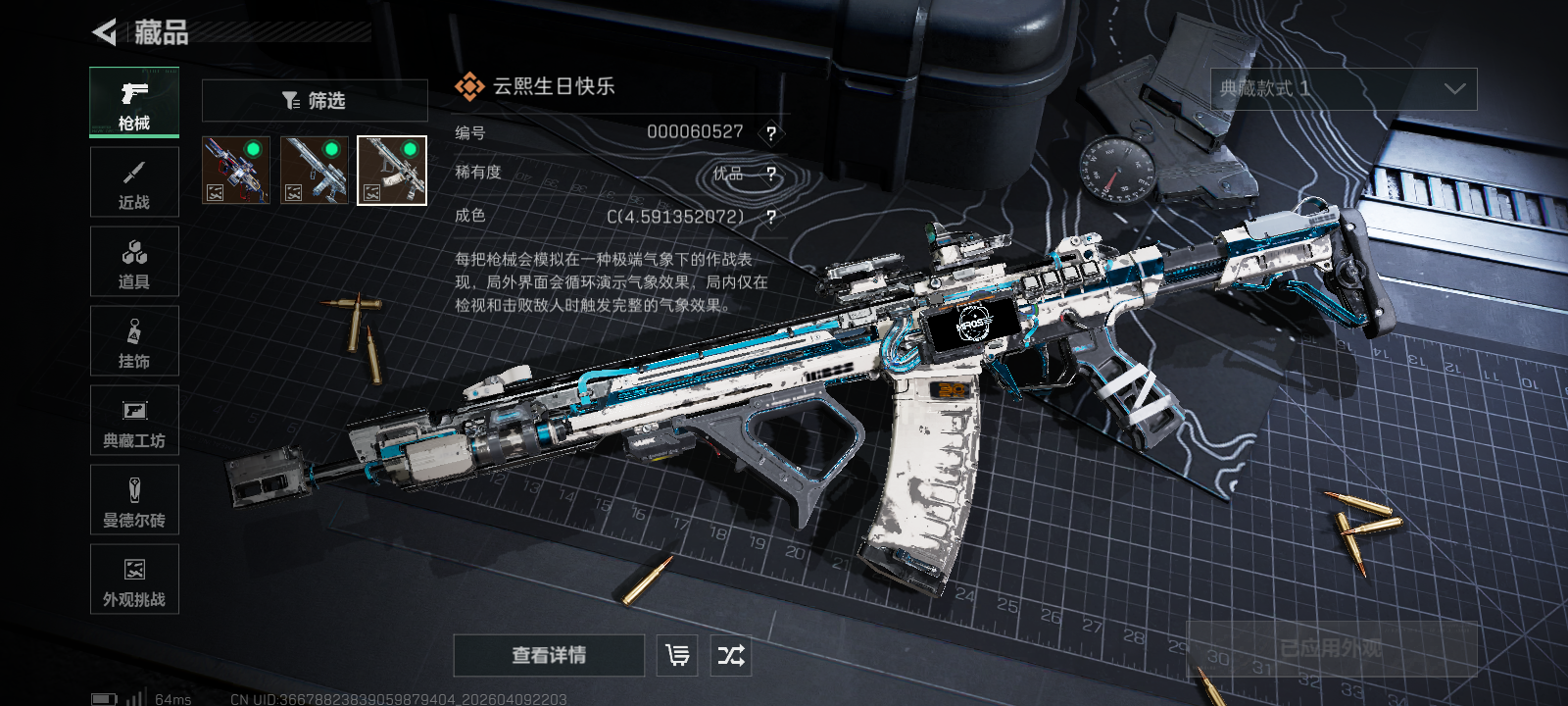
Task: Open the shopping cart list button
Action: [x=677, y=655]
